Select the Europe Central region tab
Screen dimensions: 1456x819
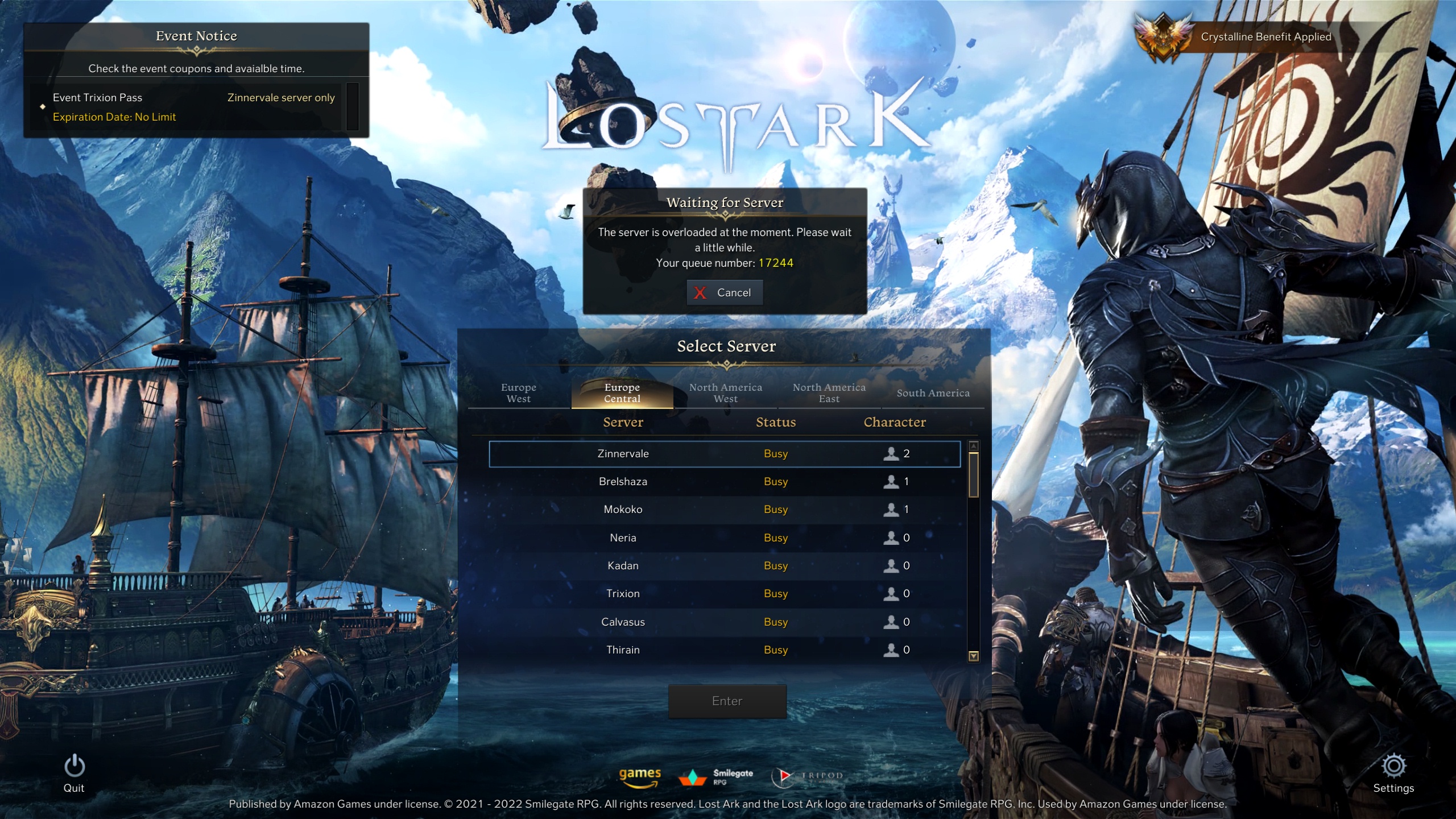coord(622,393)
